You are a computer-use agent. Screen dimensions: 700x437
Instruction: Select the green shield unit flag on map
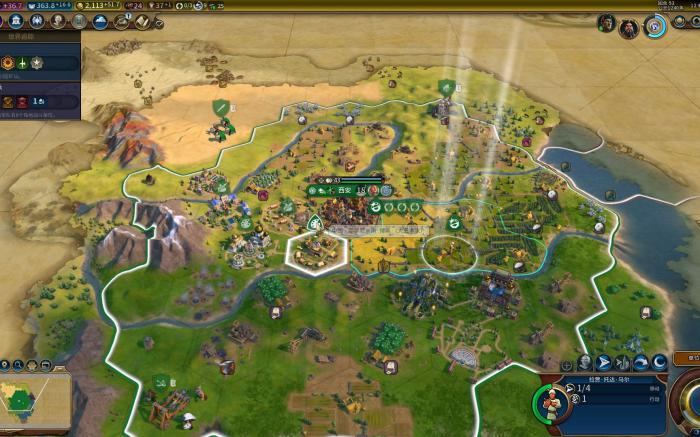pos(219,106)
